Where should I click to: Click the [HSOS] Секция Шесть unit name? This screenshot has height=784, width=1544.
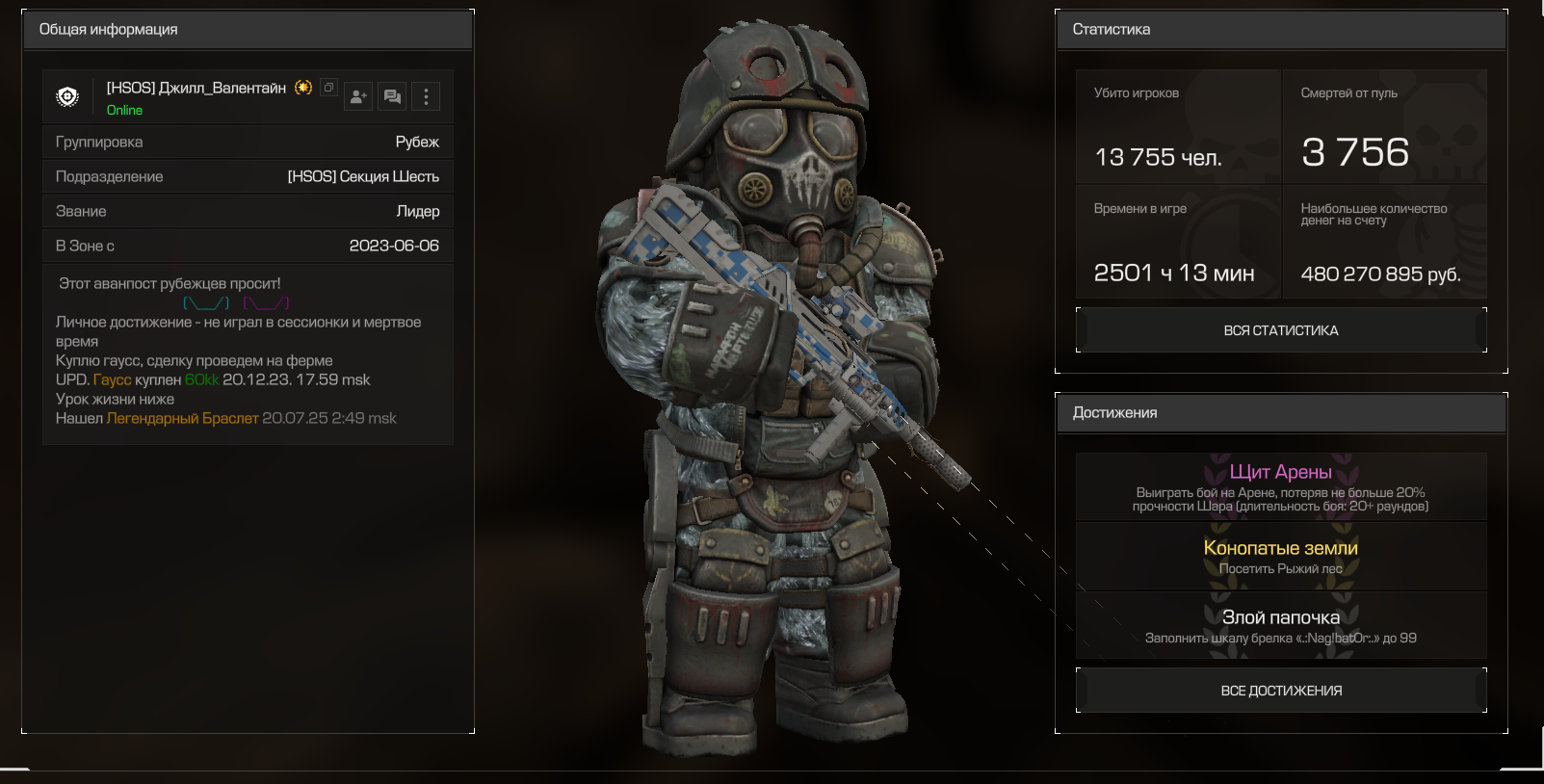(363, 176)
